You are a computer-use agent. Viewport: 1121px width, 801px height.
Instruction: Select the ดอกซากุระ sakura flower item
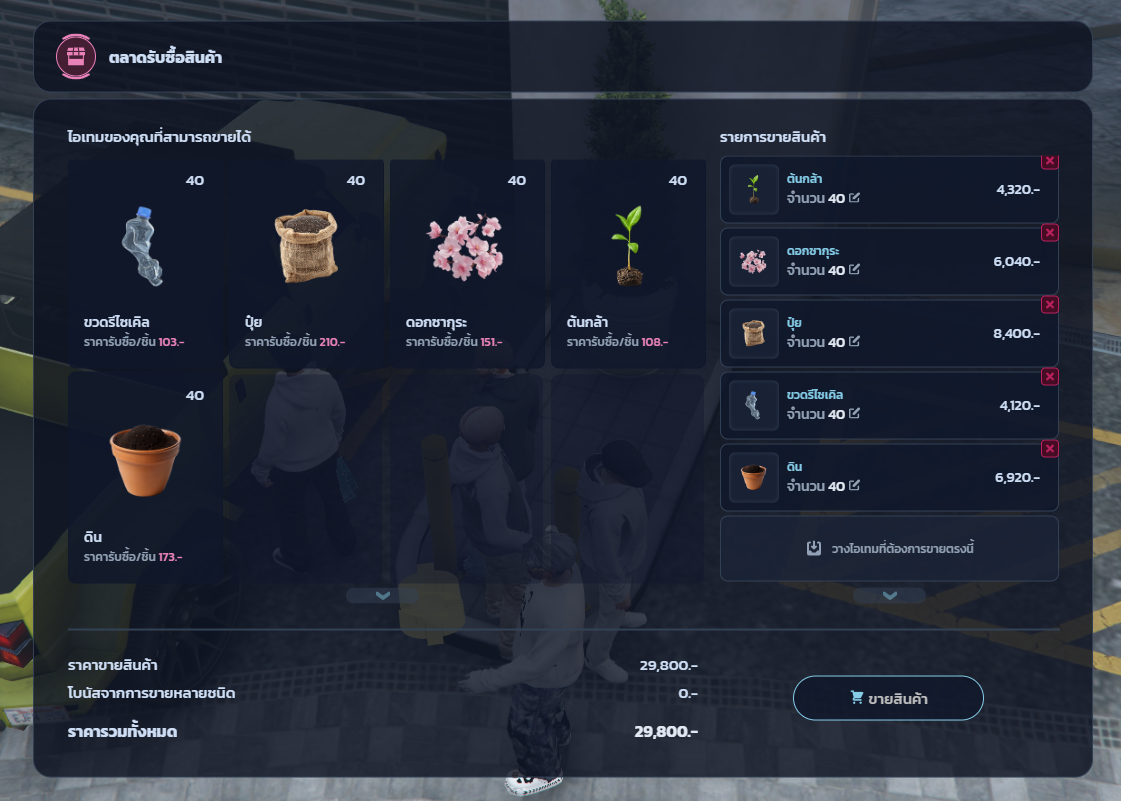click(467, 264)
